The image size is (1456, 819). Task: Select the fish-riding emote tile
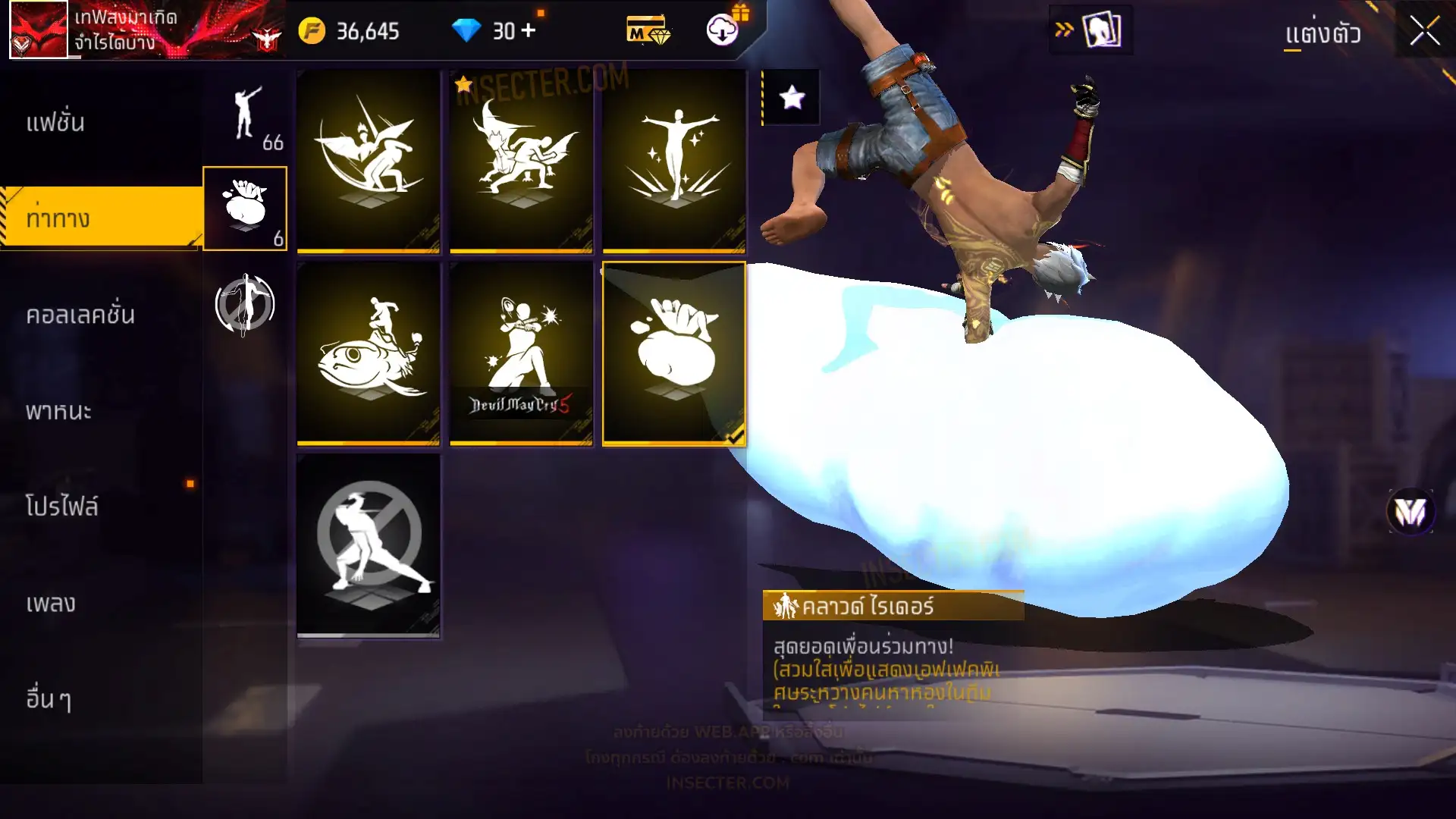coord(369,353)
